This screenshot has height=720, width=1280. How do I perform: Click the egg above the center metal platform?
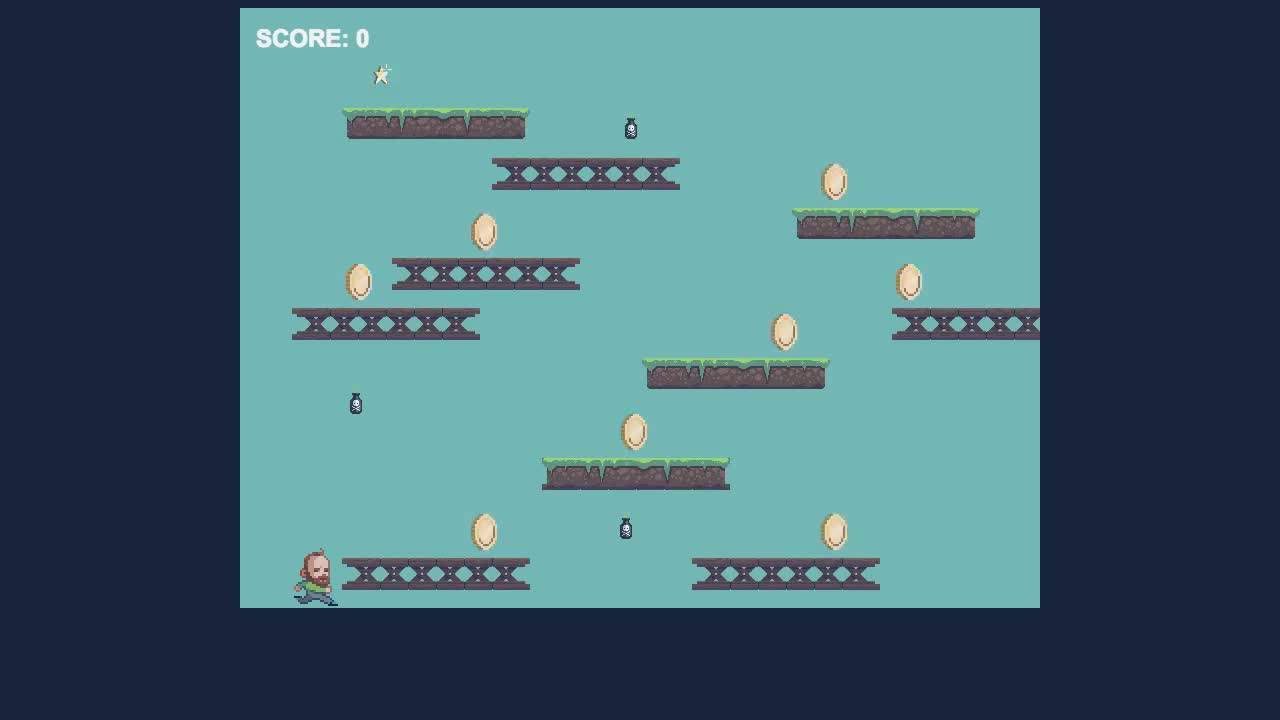pyautogui.click(x=485, y=231)
